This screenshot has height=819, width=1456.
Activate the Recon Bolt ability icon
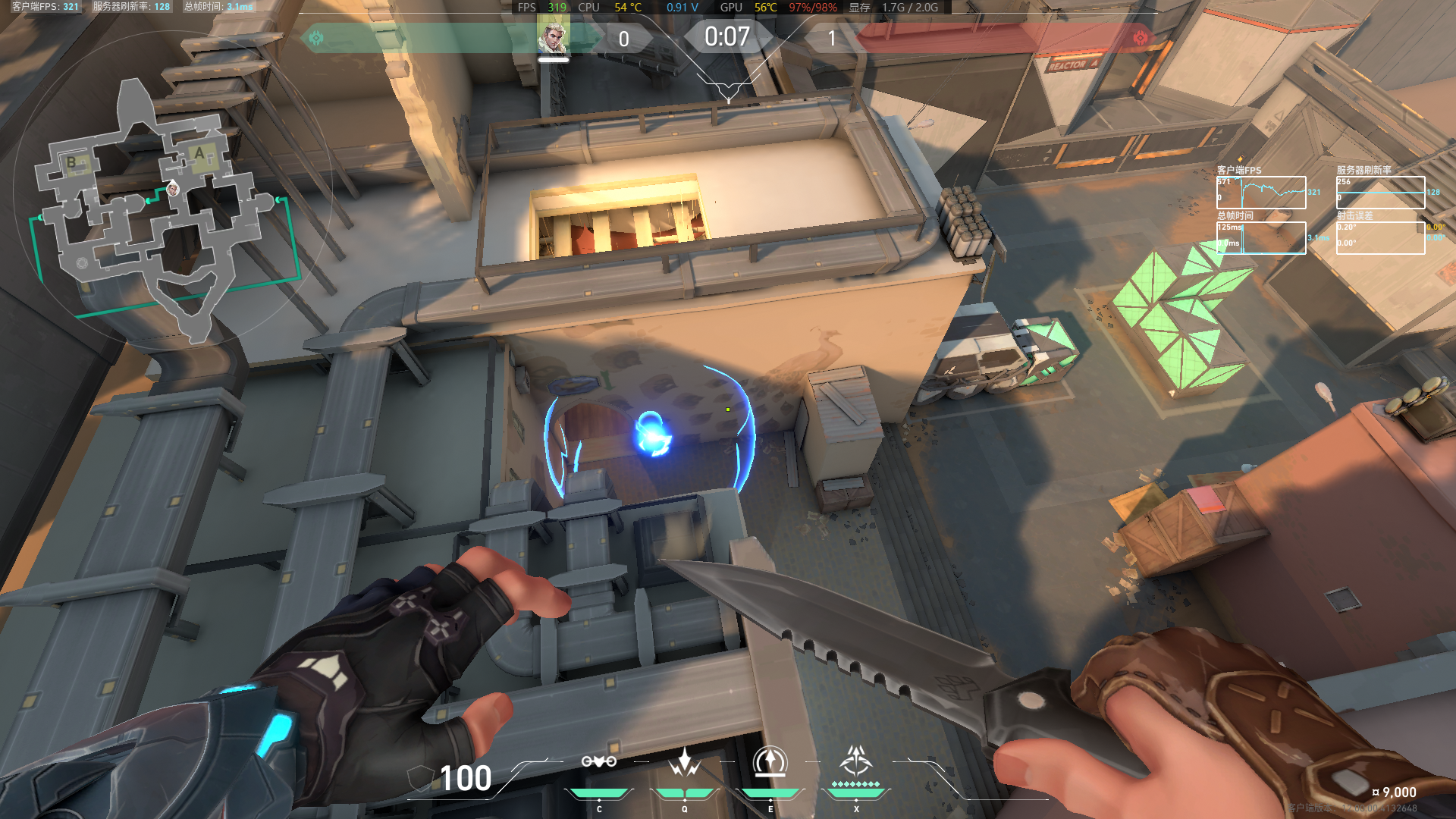tap(770, 762)
